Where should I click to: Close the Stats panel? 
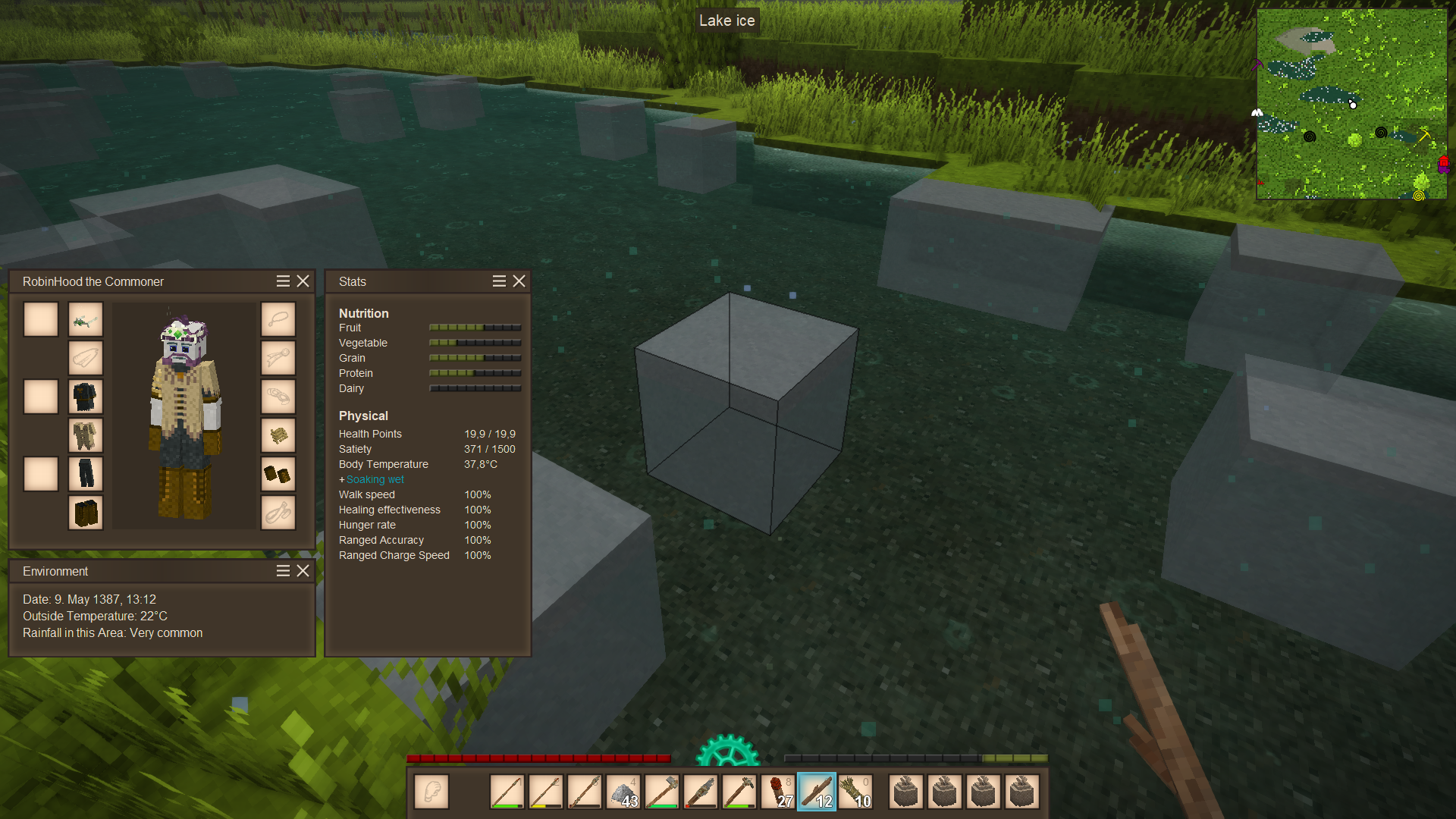click(x=519, y=281)
